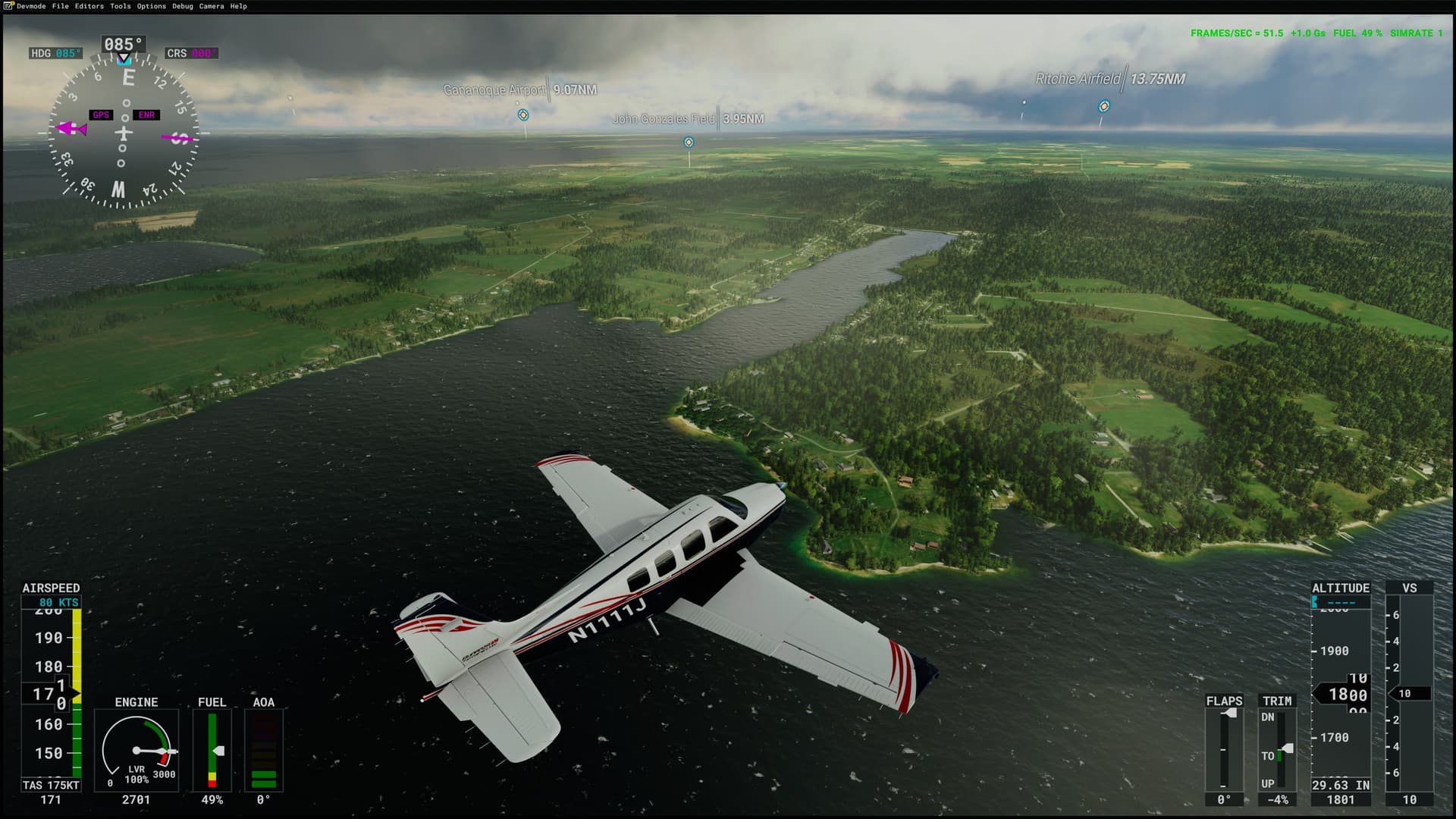The height and width of the screenshot is (819, 1456).
Task: Open the Help menu
Action: (x=238, y=6)
